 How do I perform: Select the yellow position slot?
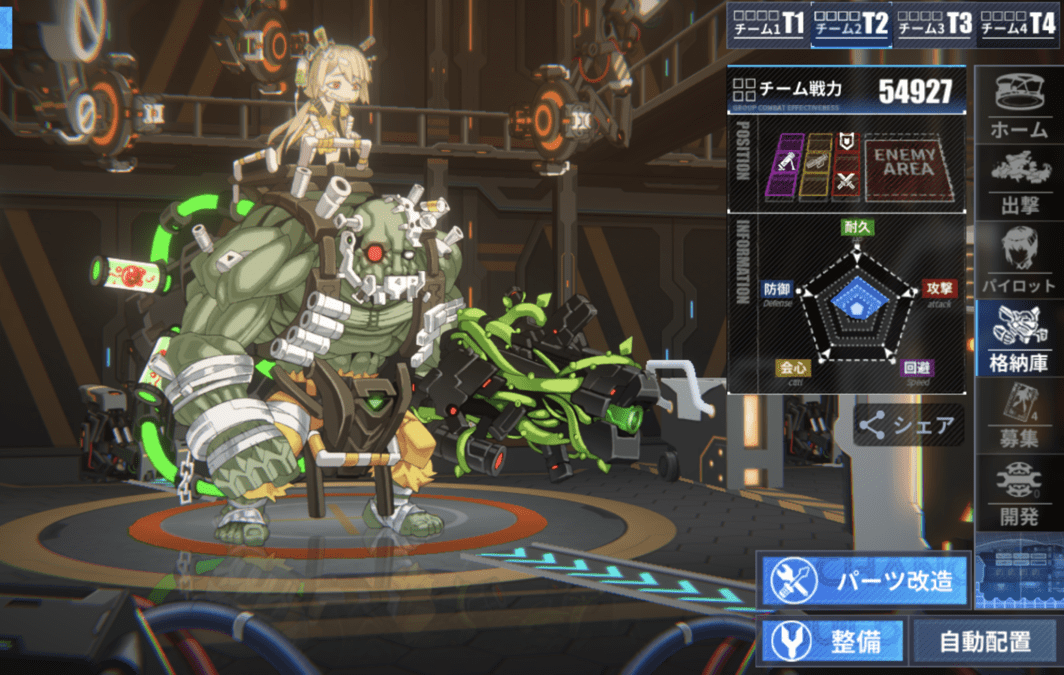pyautogui.click(x=816, y=165)
